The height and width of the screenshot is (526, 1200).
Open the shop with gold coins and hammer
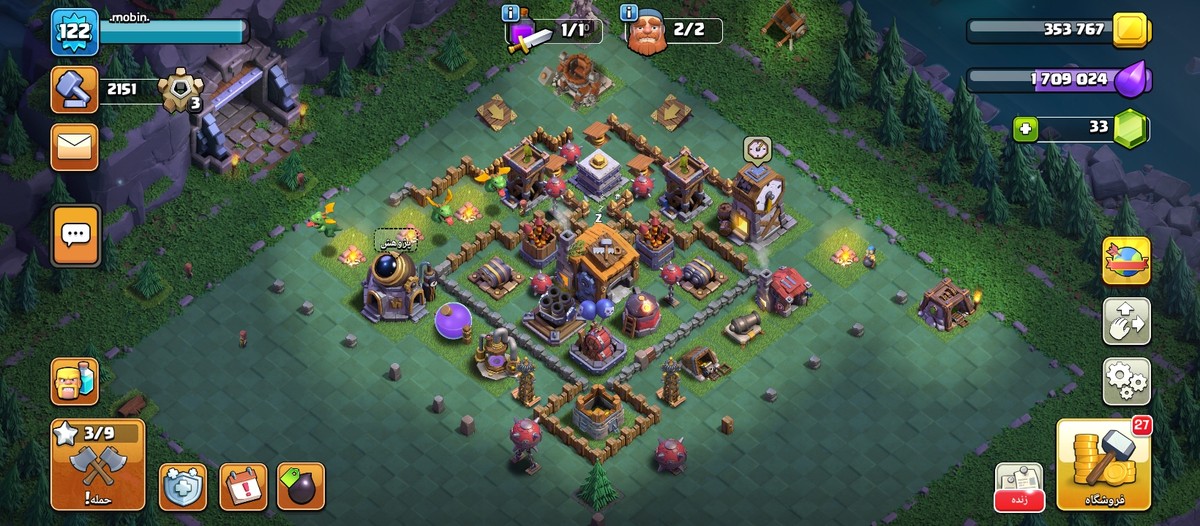click(1103, 464)
